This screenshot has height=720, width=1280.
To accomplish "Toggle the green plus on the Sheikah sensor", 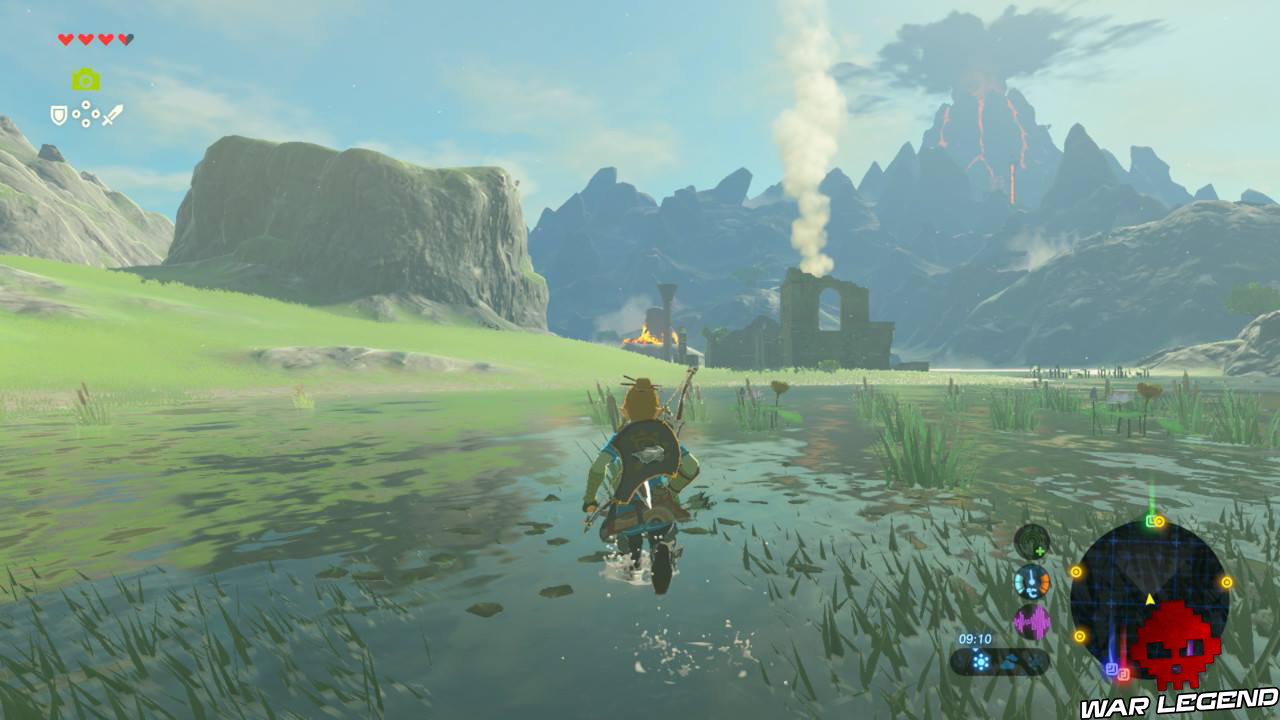I will (x=1040, y=550).
